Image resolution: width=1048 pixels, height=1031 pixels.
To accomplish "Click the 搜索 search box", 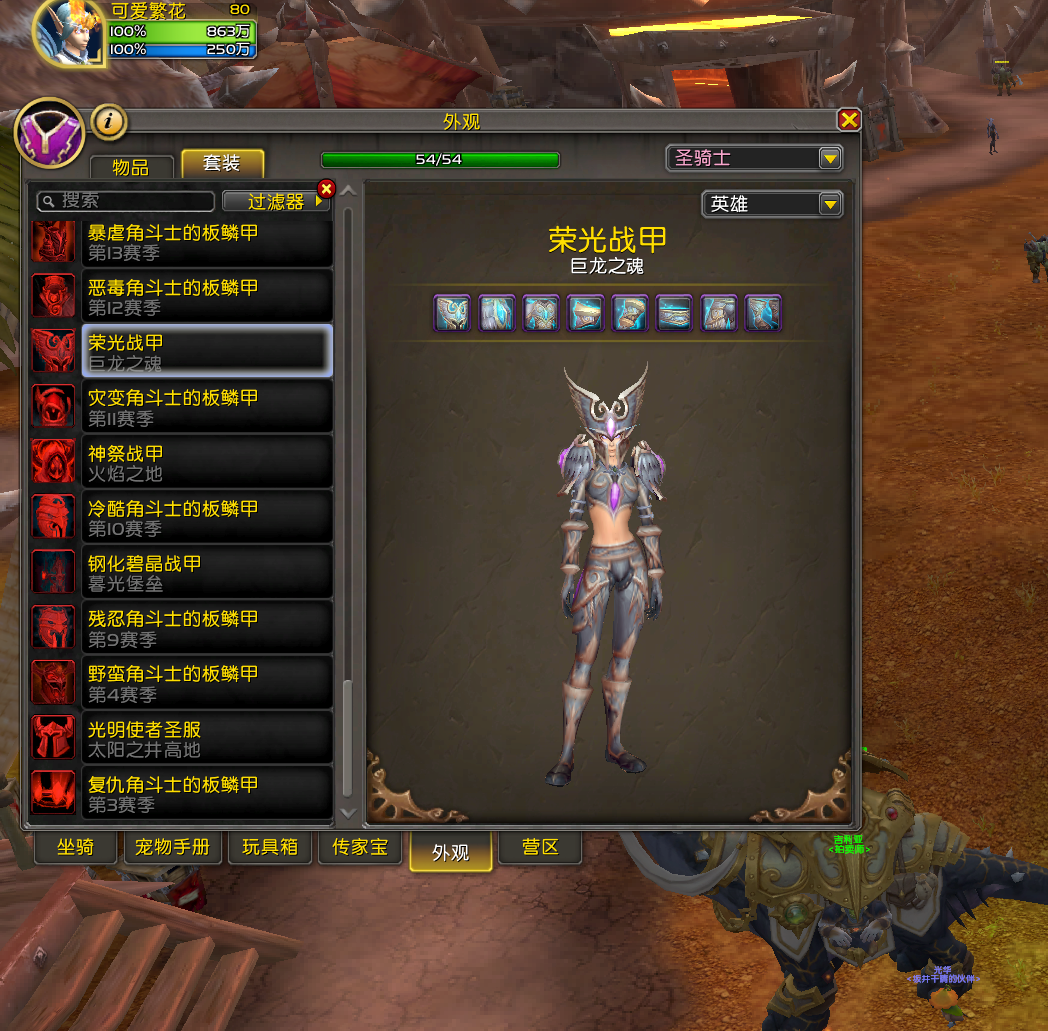I will pyautogui.click(x=126, y=201).
